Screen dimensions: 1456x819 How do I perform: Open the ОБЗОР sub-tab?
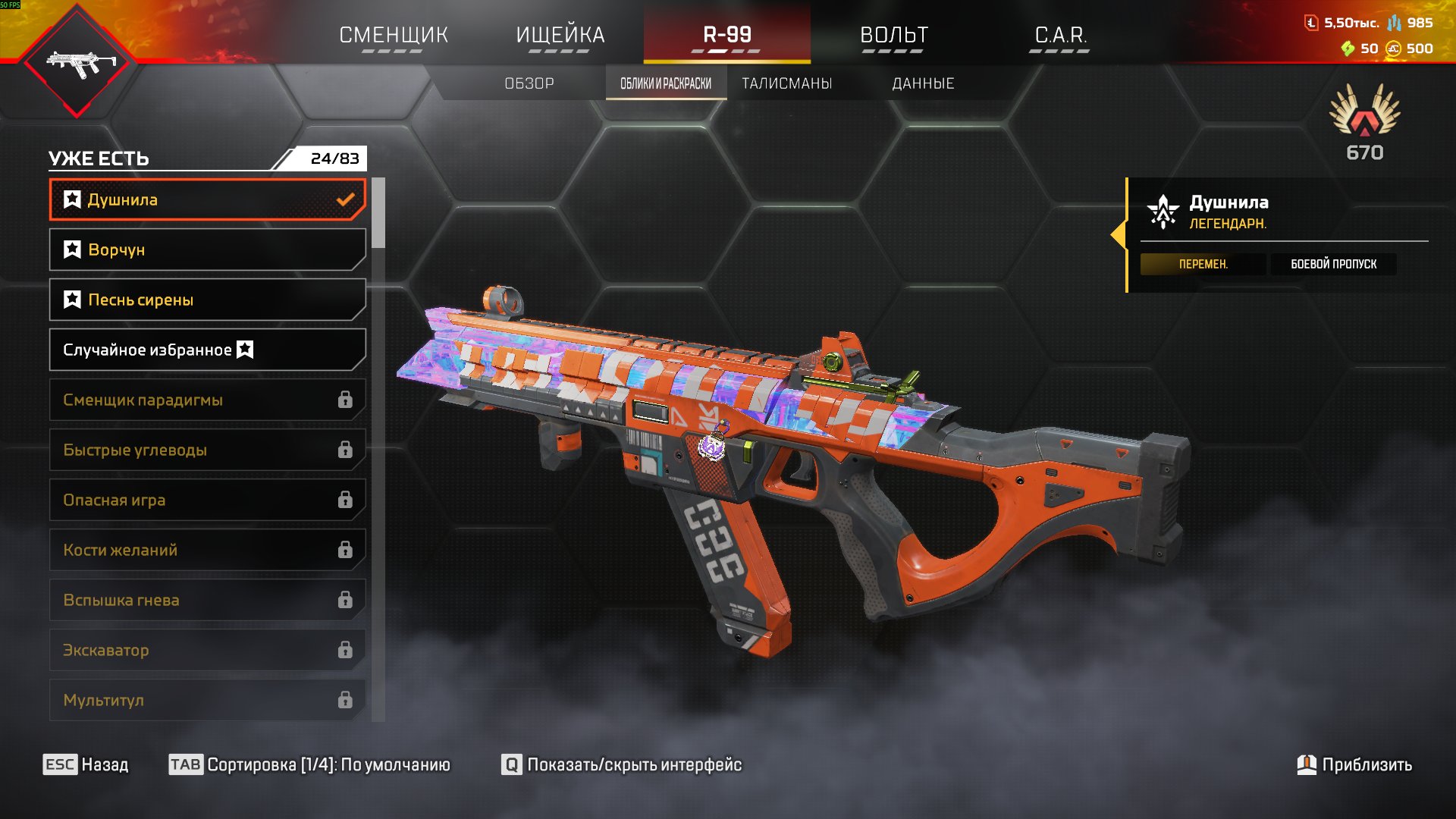tap(529, 83)
